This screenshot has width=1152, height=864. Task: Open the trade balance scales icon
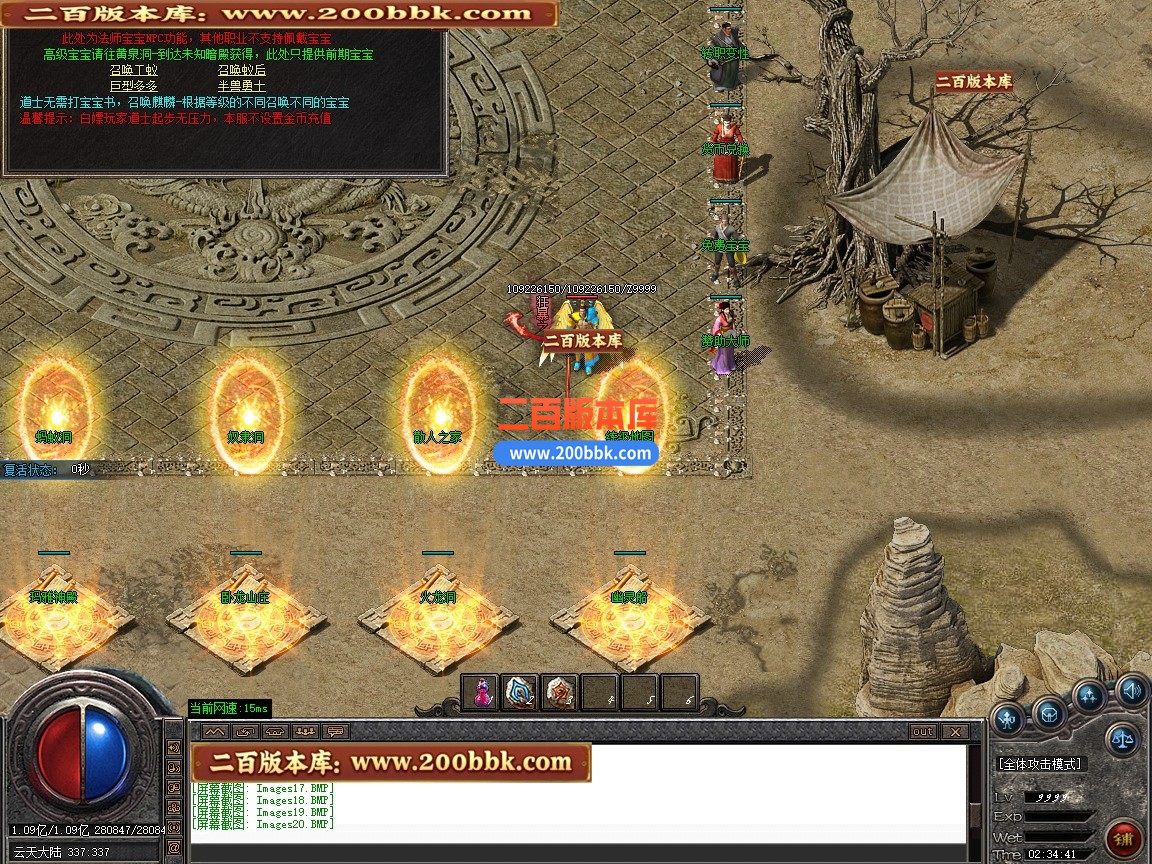coord(1122,740)
